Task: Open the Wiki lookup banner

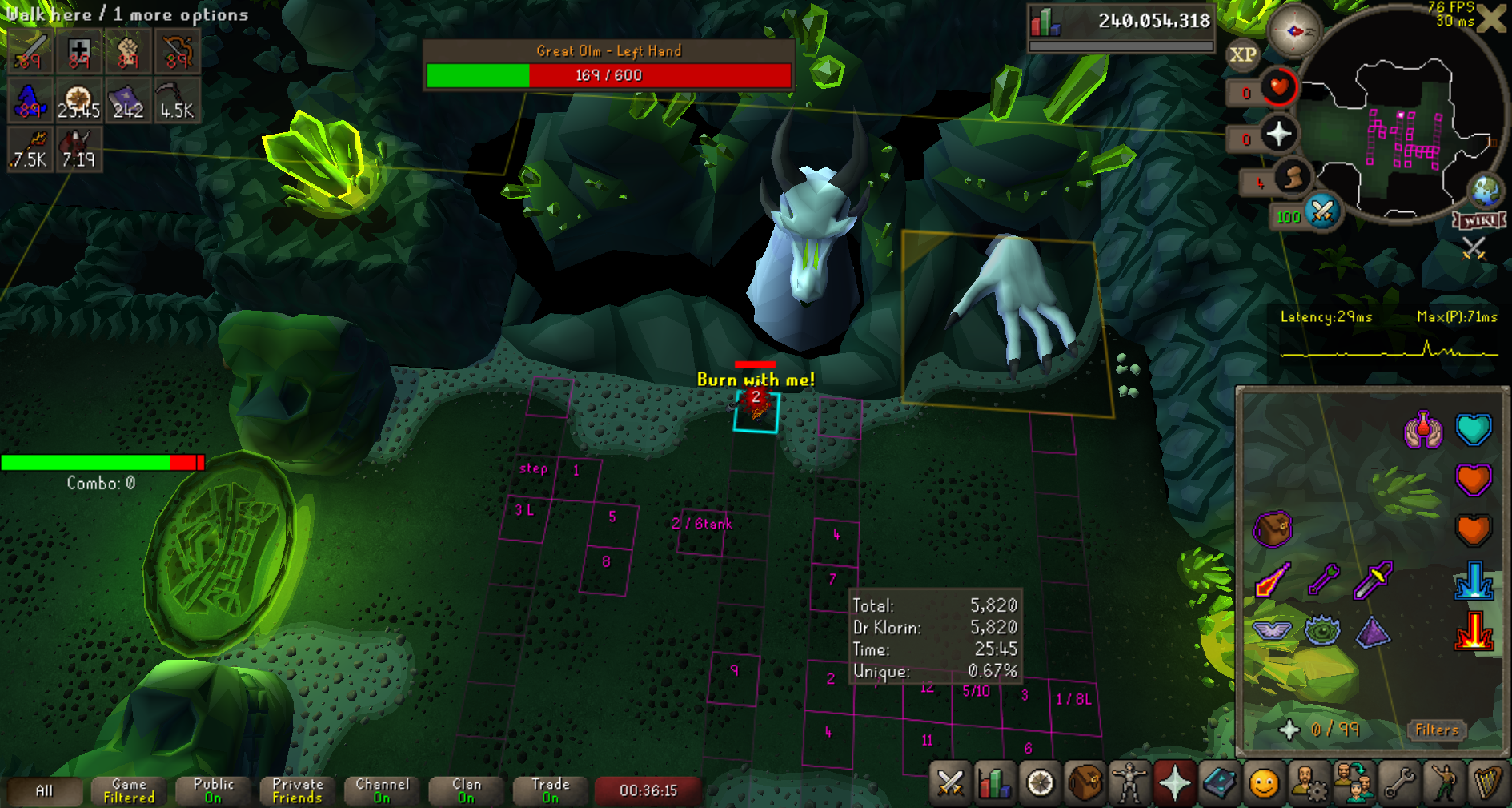Action: [1480, 220]
